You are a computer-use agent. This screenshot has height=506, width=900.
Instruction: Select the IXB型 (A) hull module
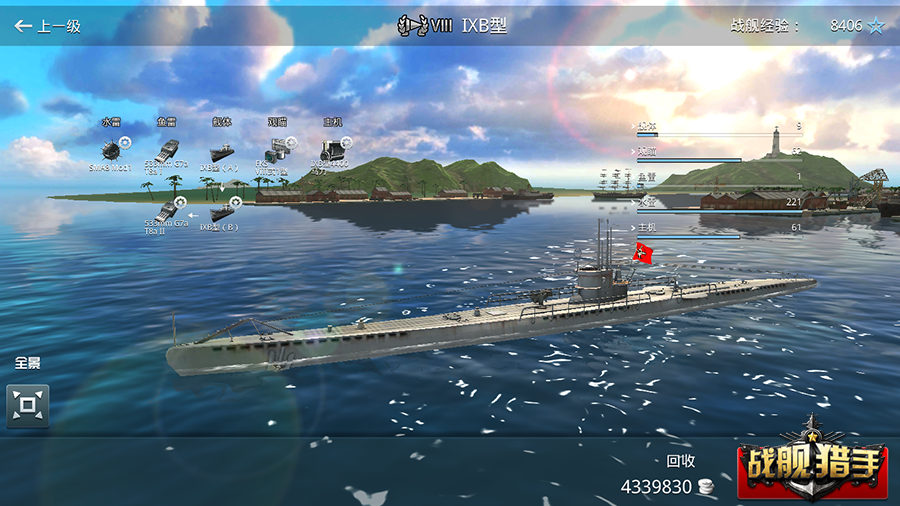coord(221,151)
